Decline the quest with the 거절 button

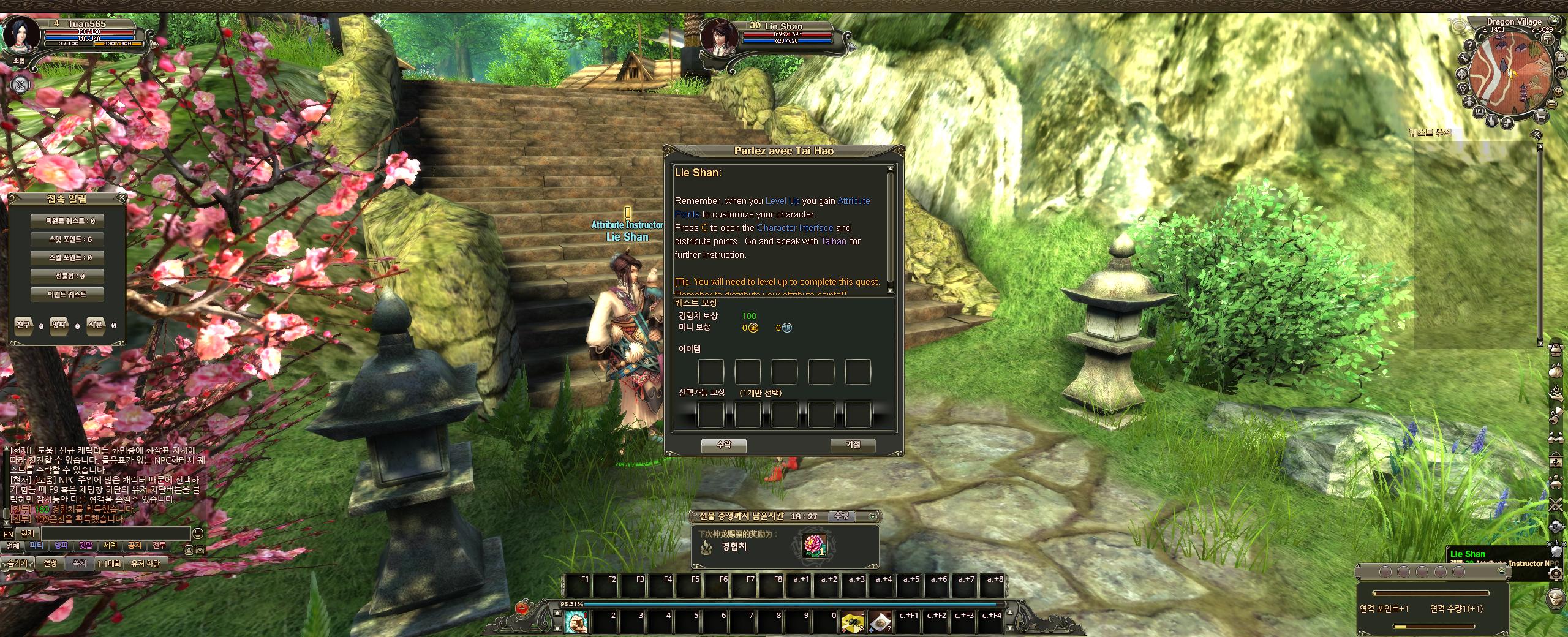(x=853, y=445)
